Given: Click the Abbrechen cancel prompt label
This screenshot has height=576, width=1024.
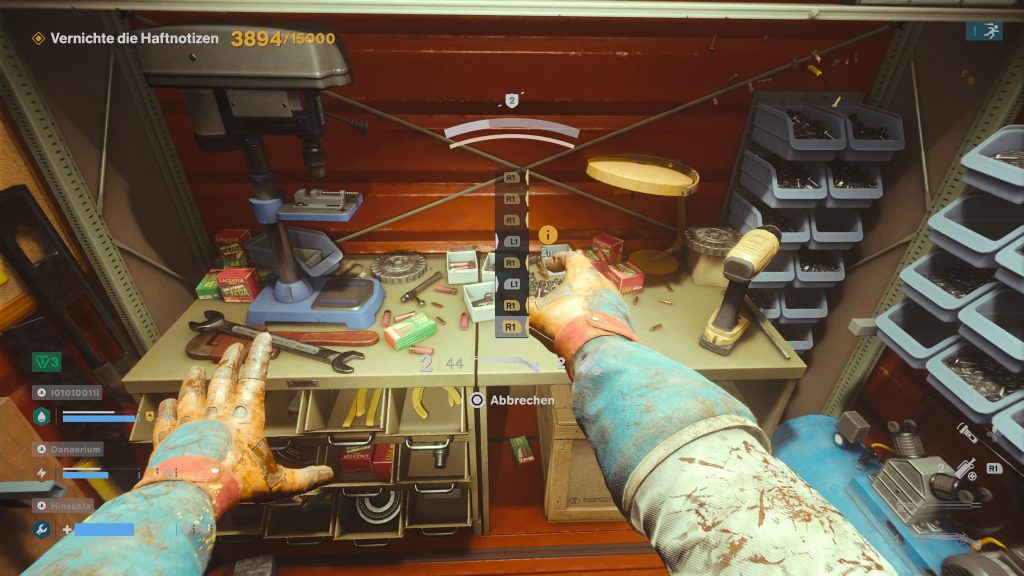Looking at the screenshot, I should point(516,399).
